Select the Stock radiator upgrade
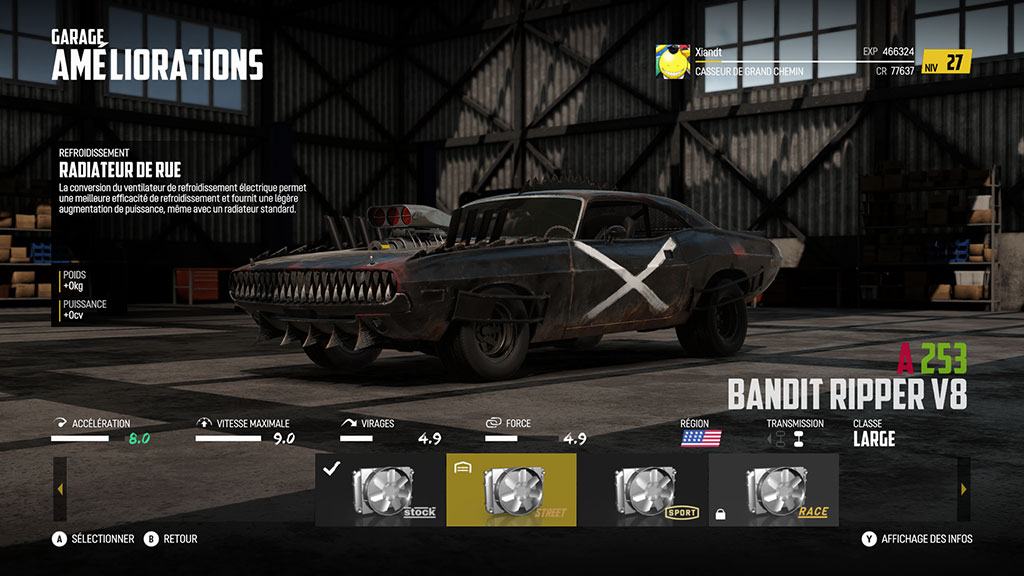Screen dimensions: 1024x576 380,490
